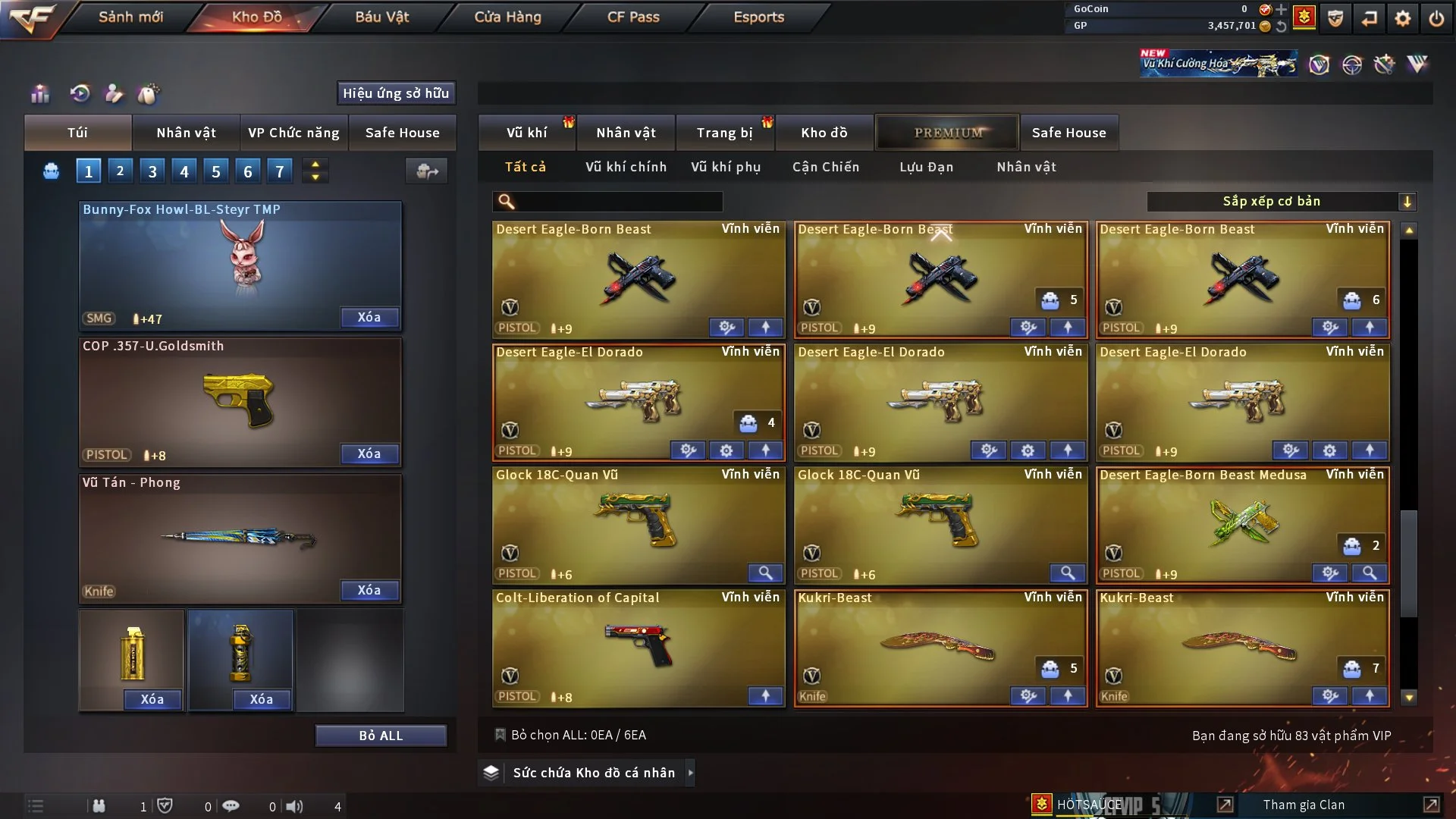
Task: Select the Trang bị tab
Action: tap(724, 133)
